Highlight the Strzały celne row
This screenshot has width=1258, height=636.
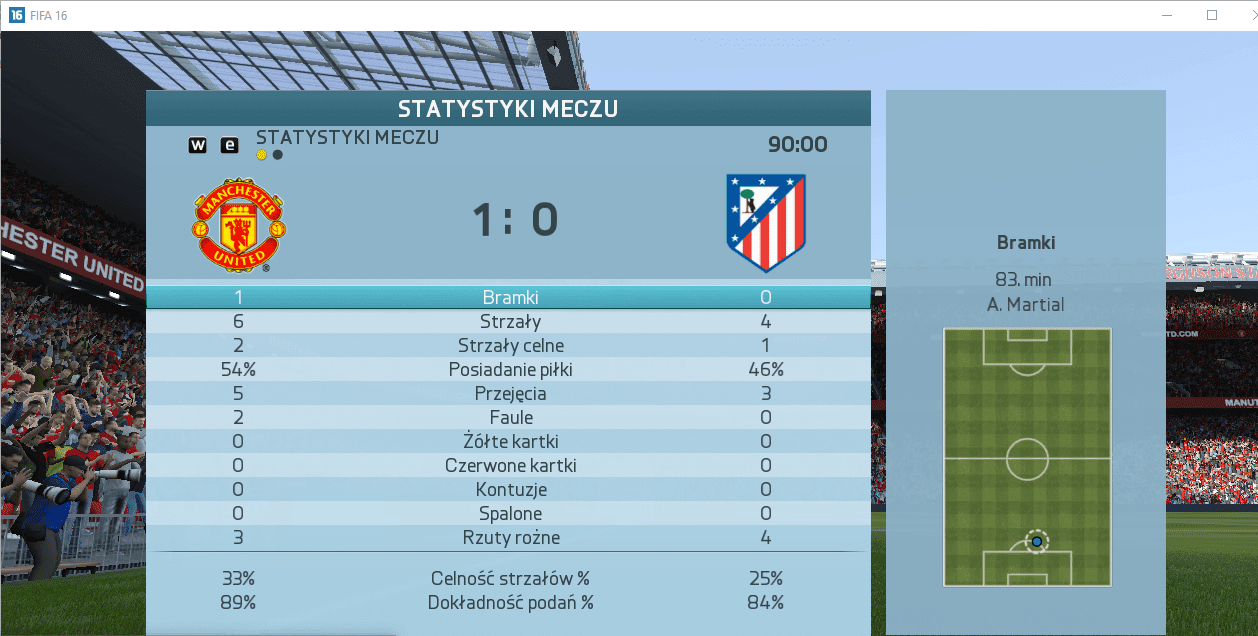[510, 345]
